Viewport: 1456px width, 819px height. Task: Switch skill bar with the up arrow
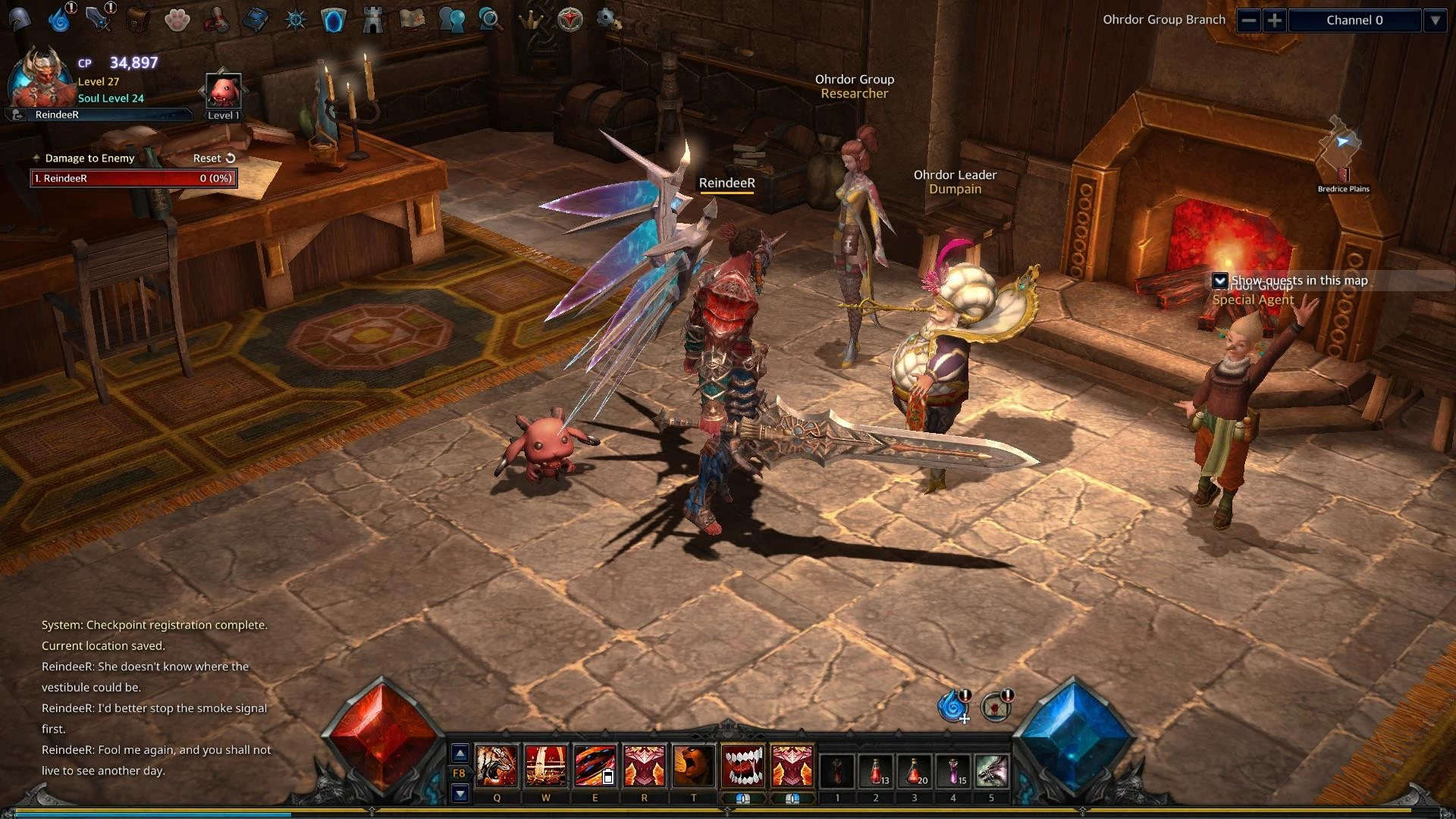[460, 753]
